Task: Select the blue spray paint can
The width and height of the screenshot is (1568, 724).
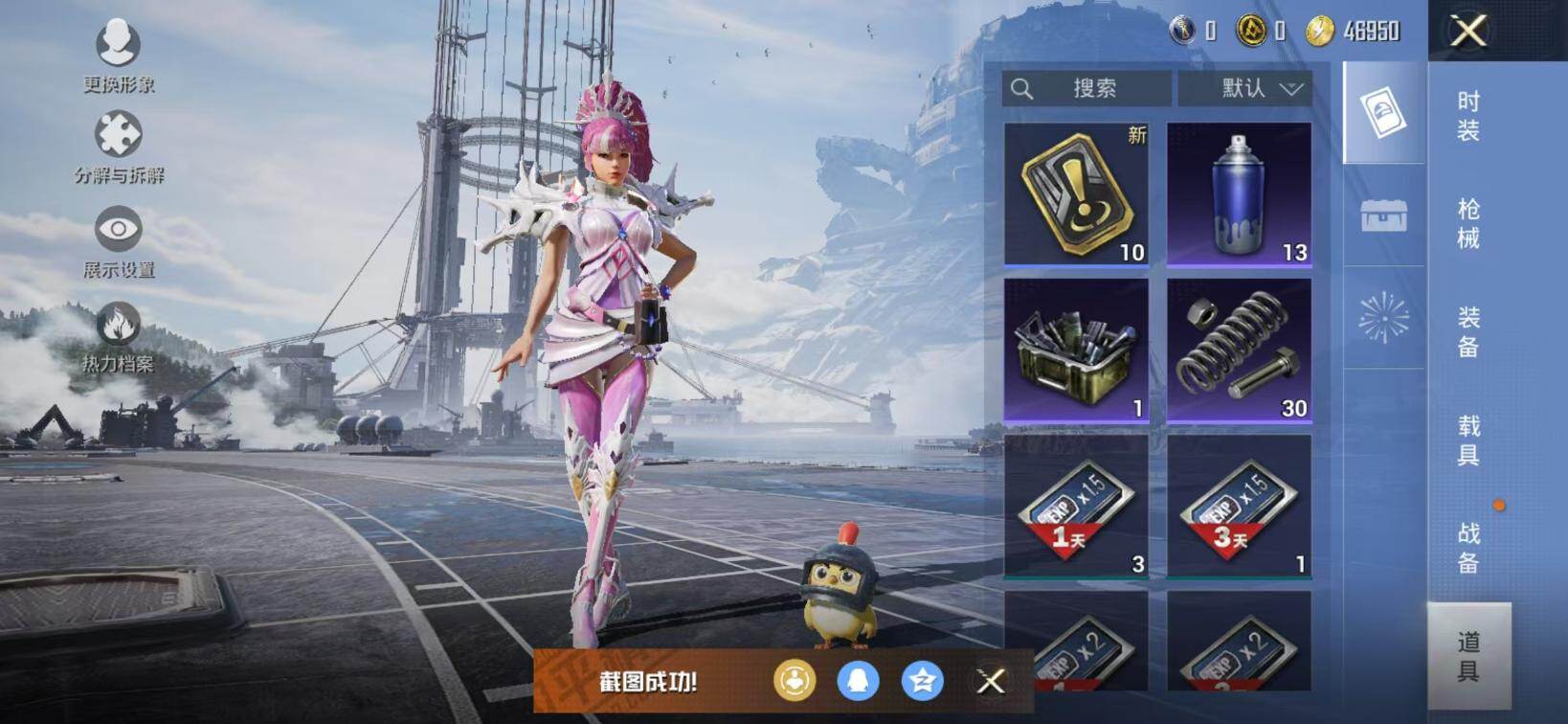Action: pos(1239,193)
